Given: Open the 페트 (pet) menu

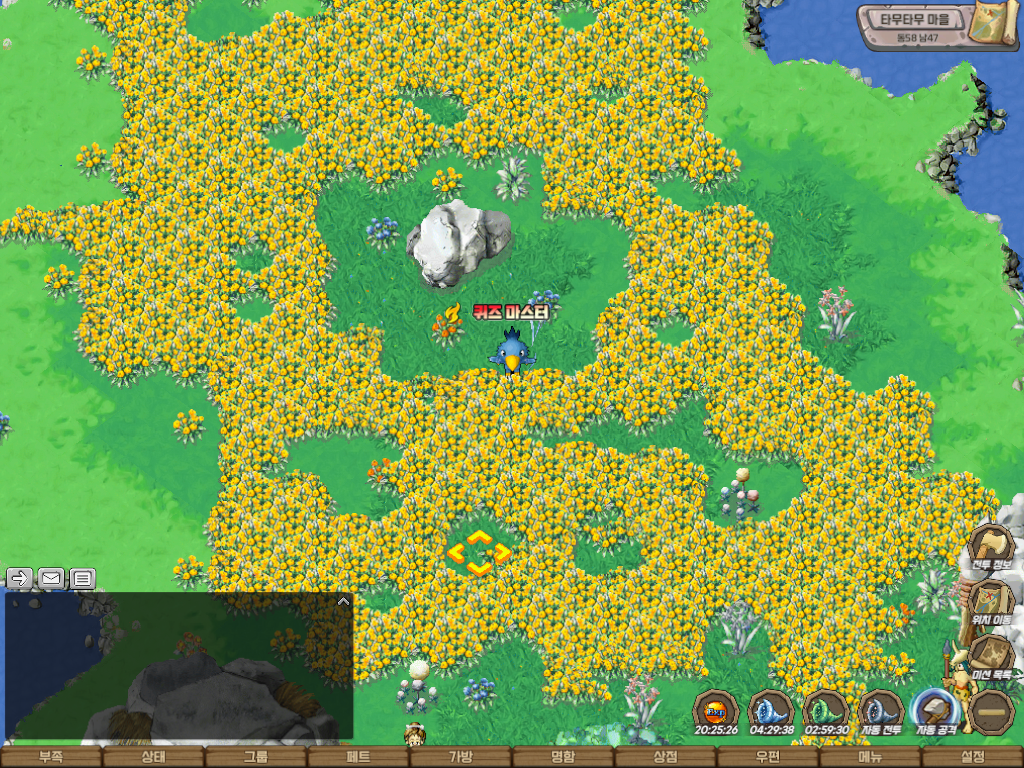Looking at the screenshot, I should 358,758.
